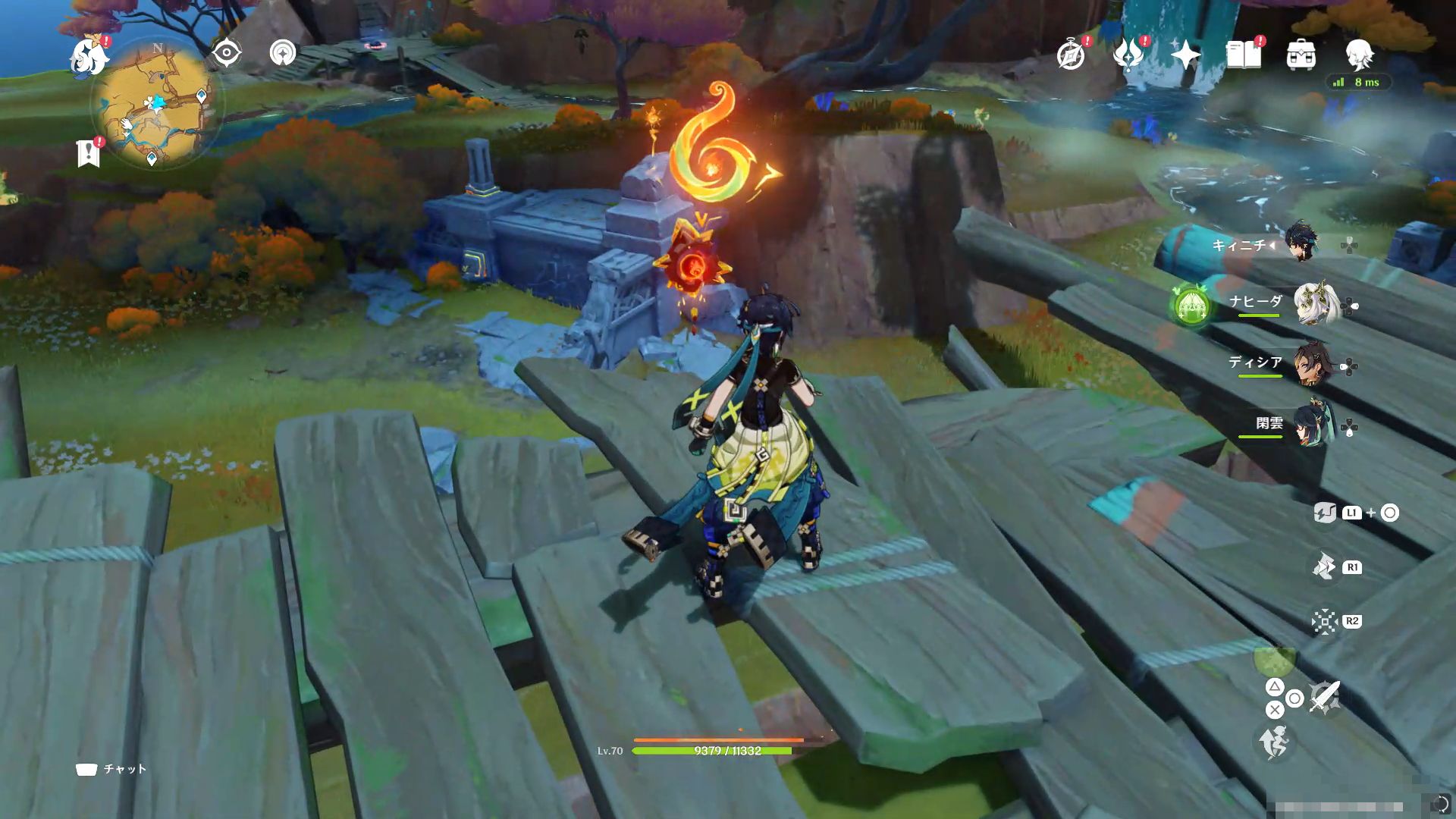Open the character profile head icon
This screenshot has width=1456, height=819.
1358,55
